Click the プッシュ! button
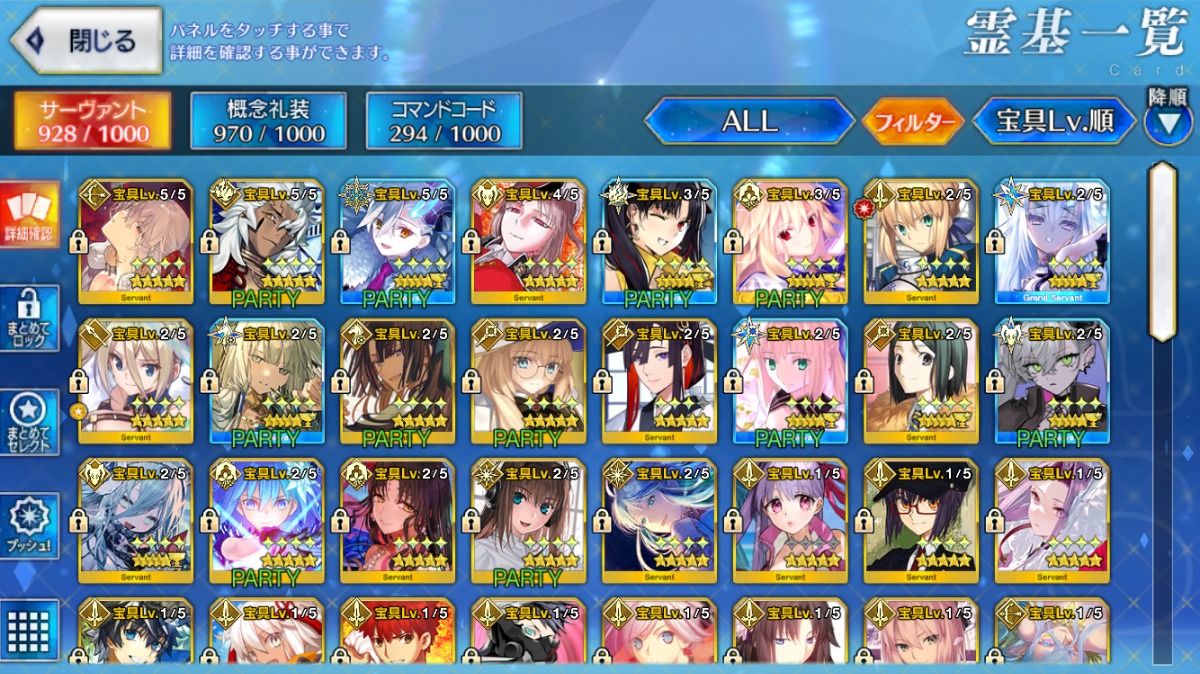Viewport: 1200px width, 674px height. click(x=29, y=525)
